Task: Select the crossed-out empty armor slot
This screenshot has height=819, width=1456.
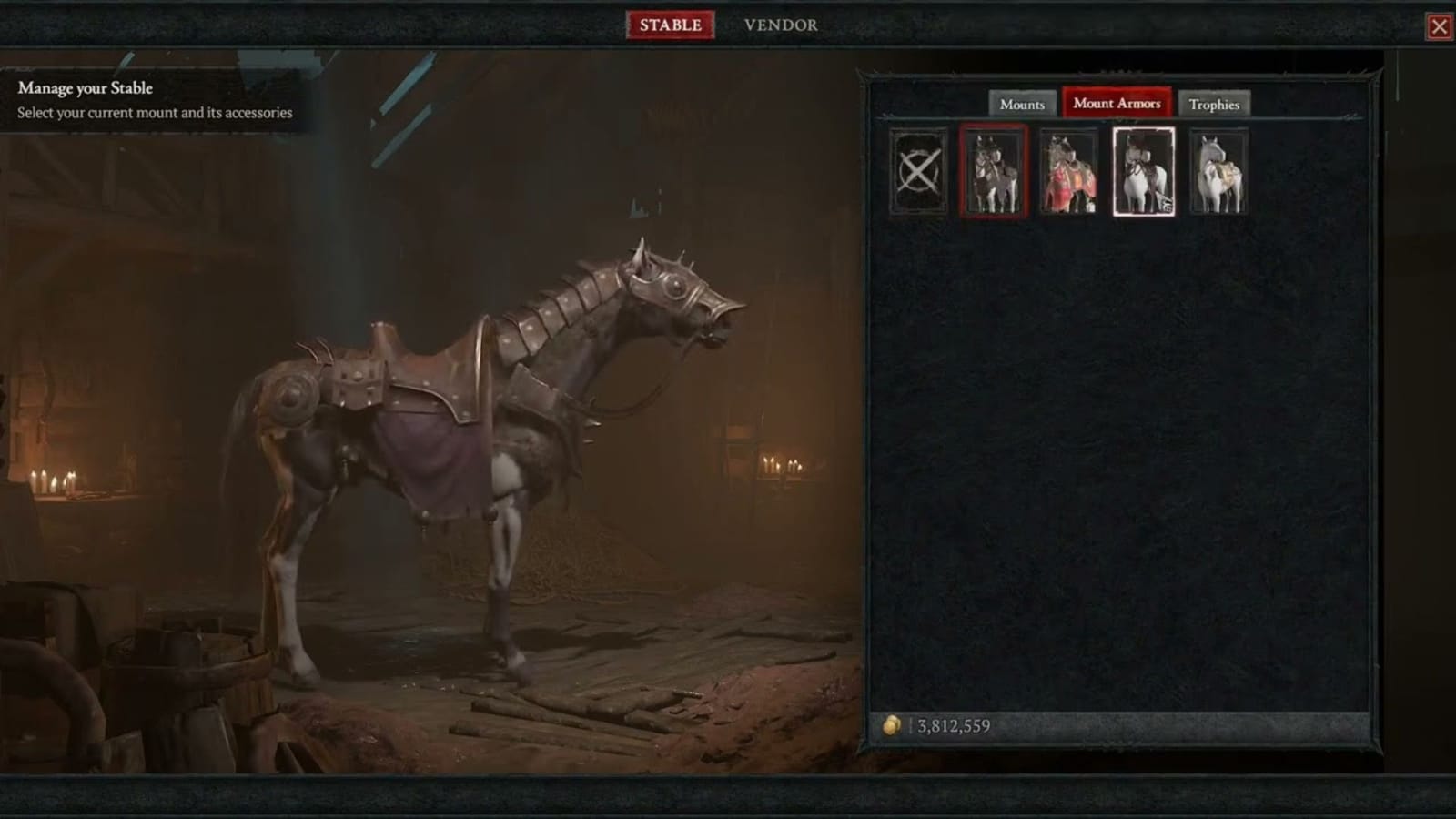Action: pos(918,173)
